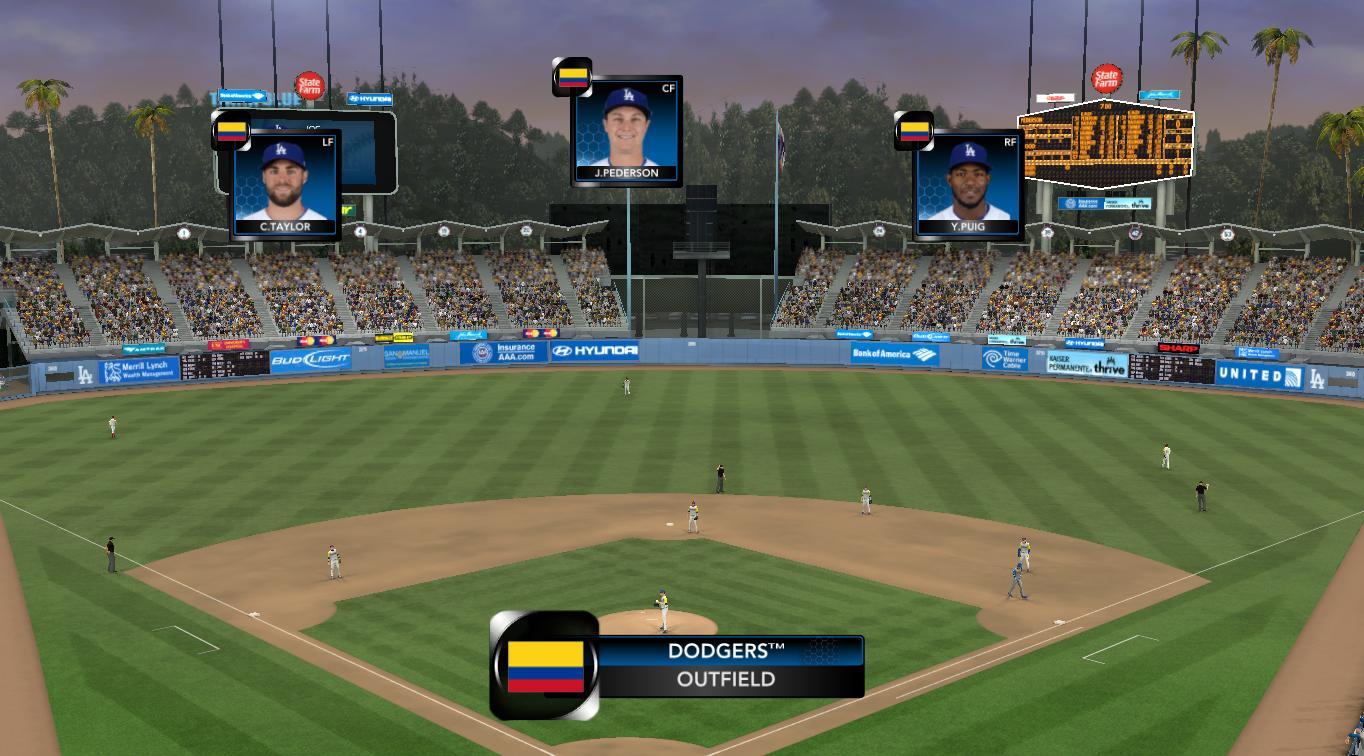This screenshot has width=1364, height=756.
Task: Select the J.Pederson center fielder card
Action: pyautogui.click(x=627, y=131)
